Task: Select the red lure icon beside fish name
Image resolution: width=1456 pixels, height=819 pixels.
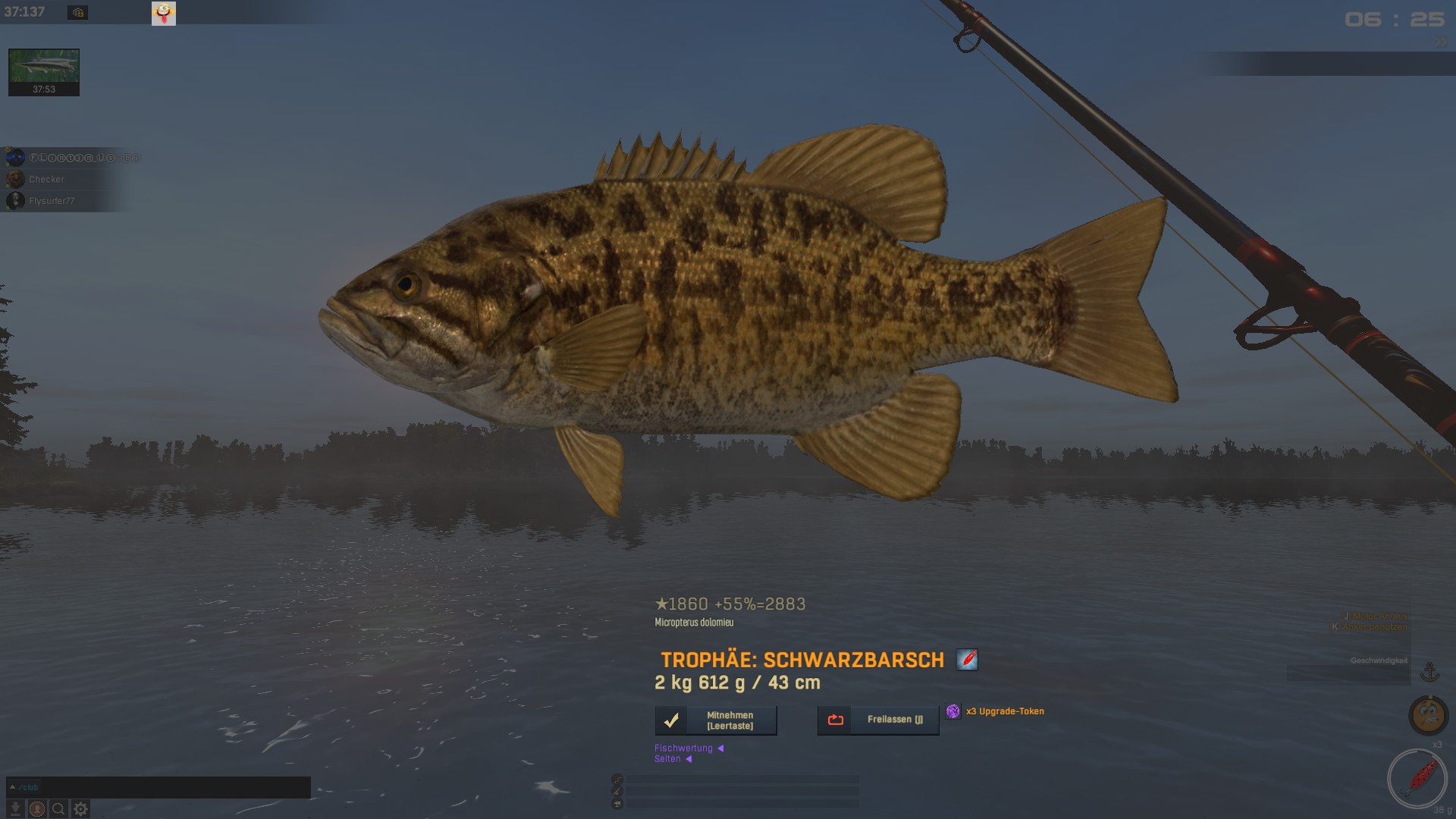Action: click(967, 660)
